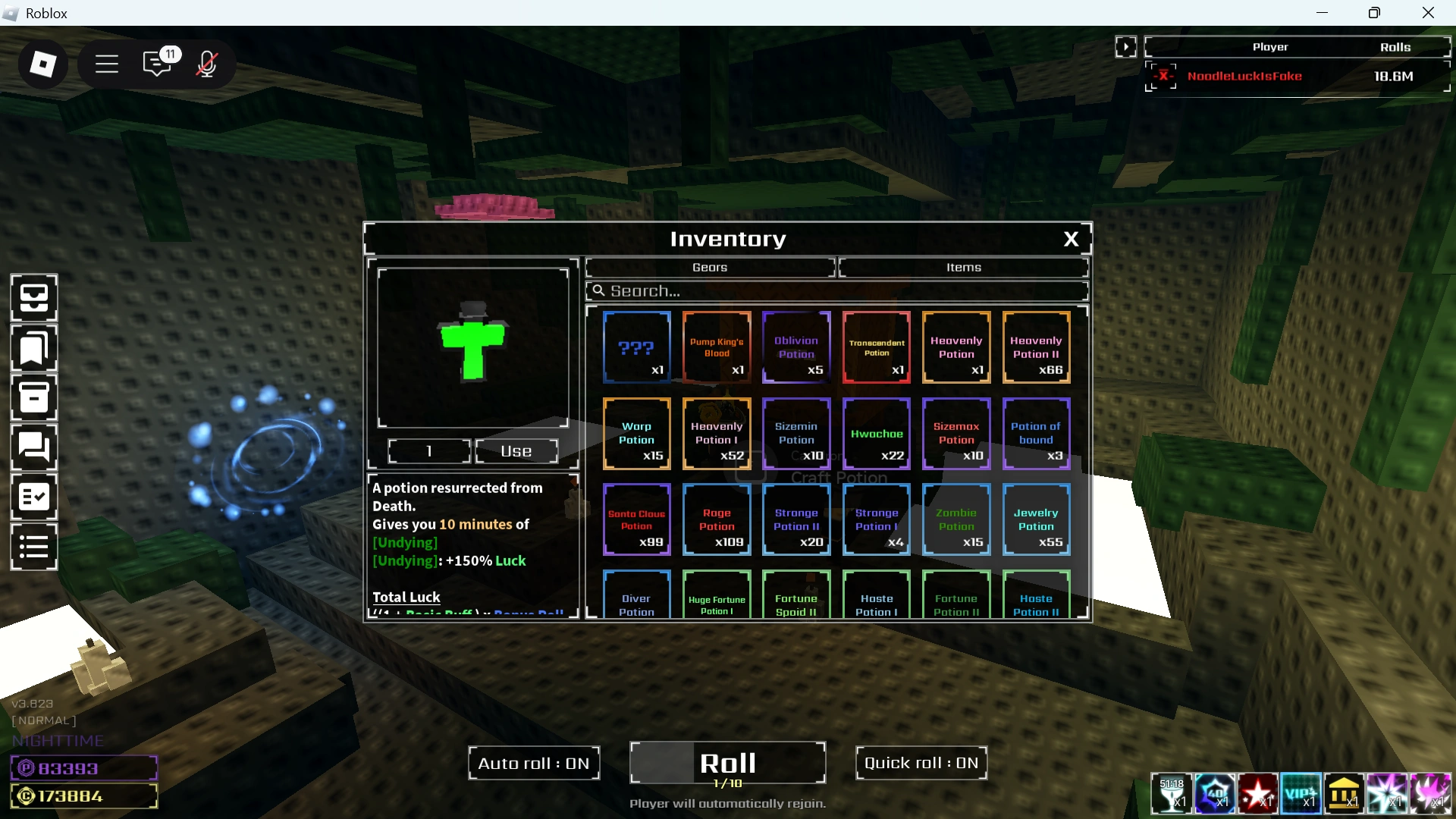The height and width of the screenshot is (819, 1456).
Task: Expand the Player panel arrow
Action: (1127, 46)
